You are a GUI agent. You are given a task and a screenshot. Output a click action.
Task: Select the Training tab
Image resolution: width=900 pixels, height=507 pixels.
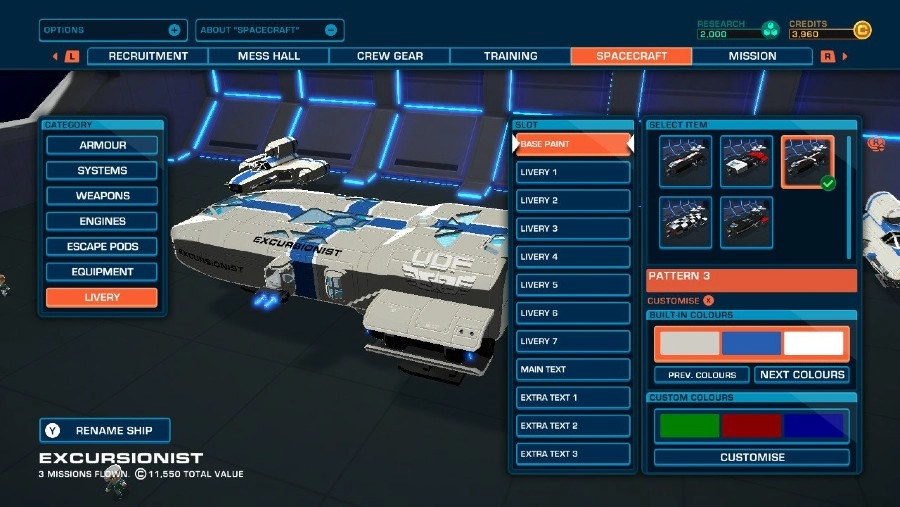tap(510, 56)
